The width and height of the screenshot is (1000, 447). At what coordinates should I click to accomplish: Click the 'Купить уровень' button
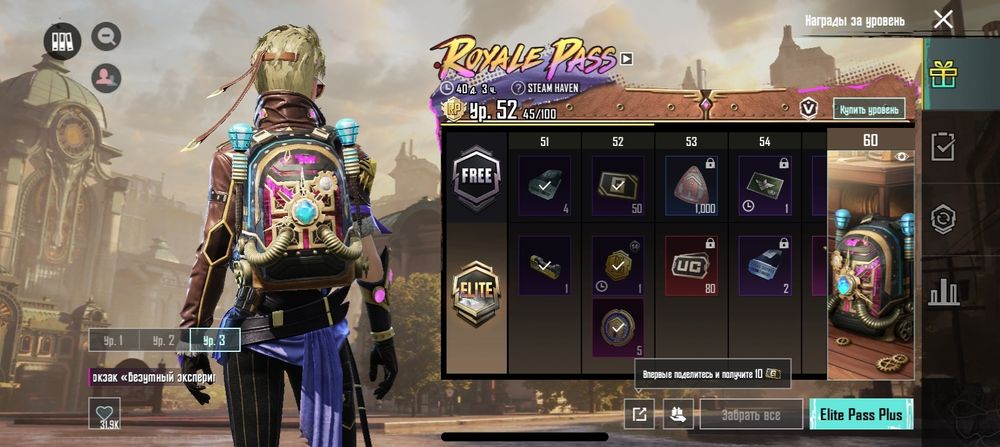[x=869, y=109]
